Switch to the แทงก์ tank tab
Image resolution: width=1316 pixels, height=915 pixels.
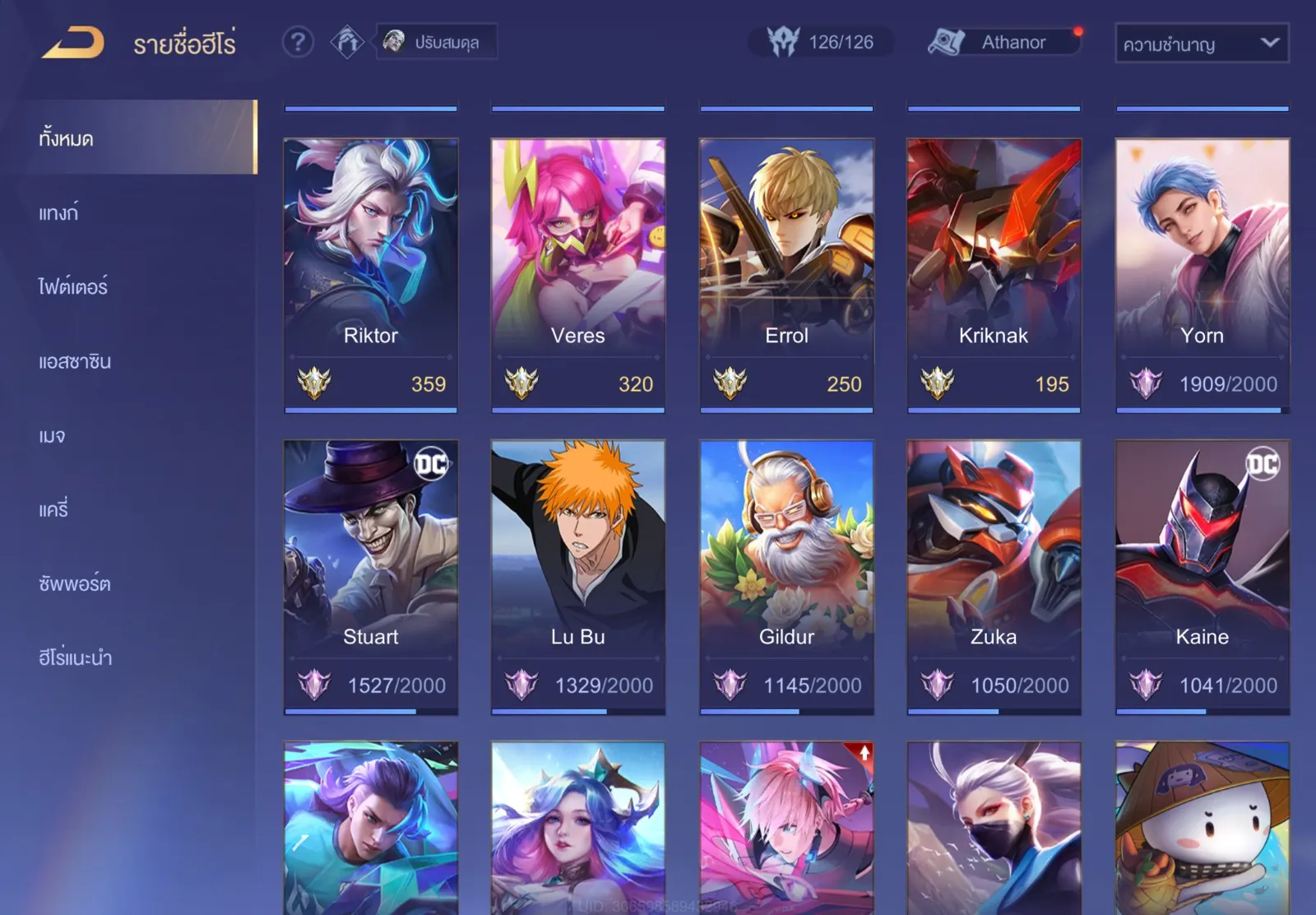(59, 213)
